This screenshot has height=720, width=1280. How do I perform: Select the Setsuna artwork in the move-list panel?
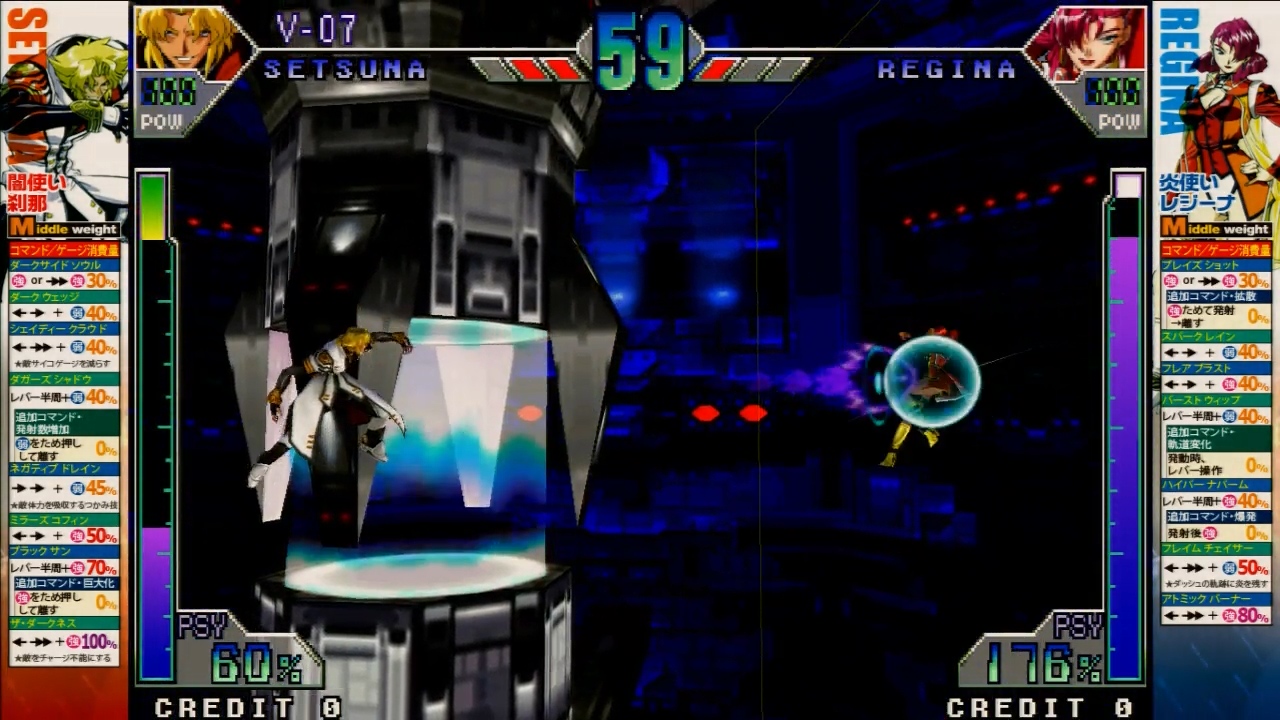(70, 100)
